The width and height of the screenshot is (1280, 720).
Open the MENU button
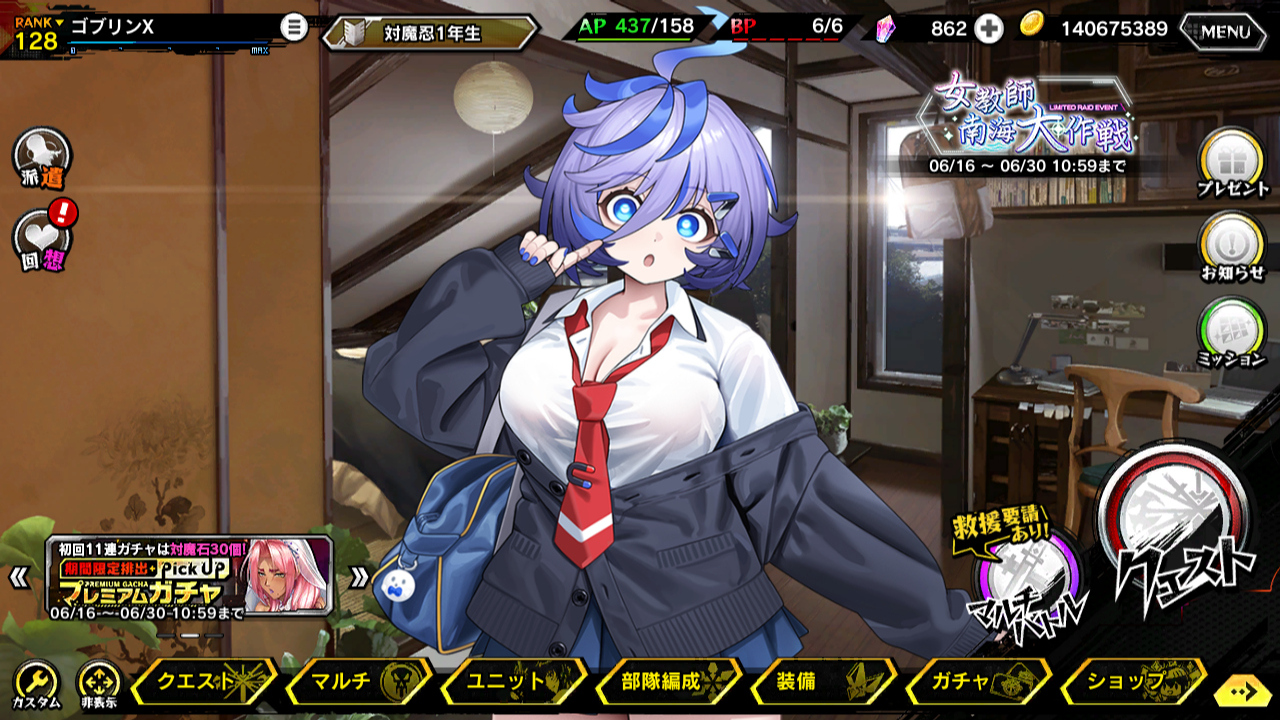click(x=1225, y=31)
